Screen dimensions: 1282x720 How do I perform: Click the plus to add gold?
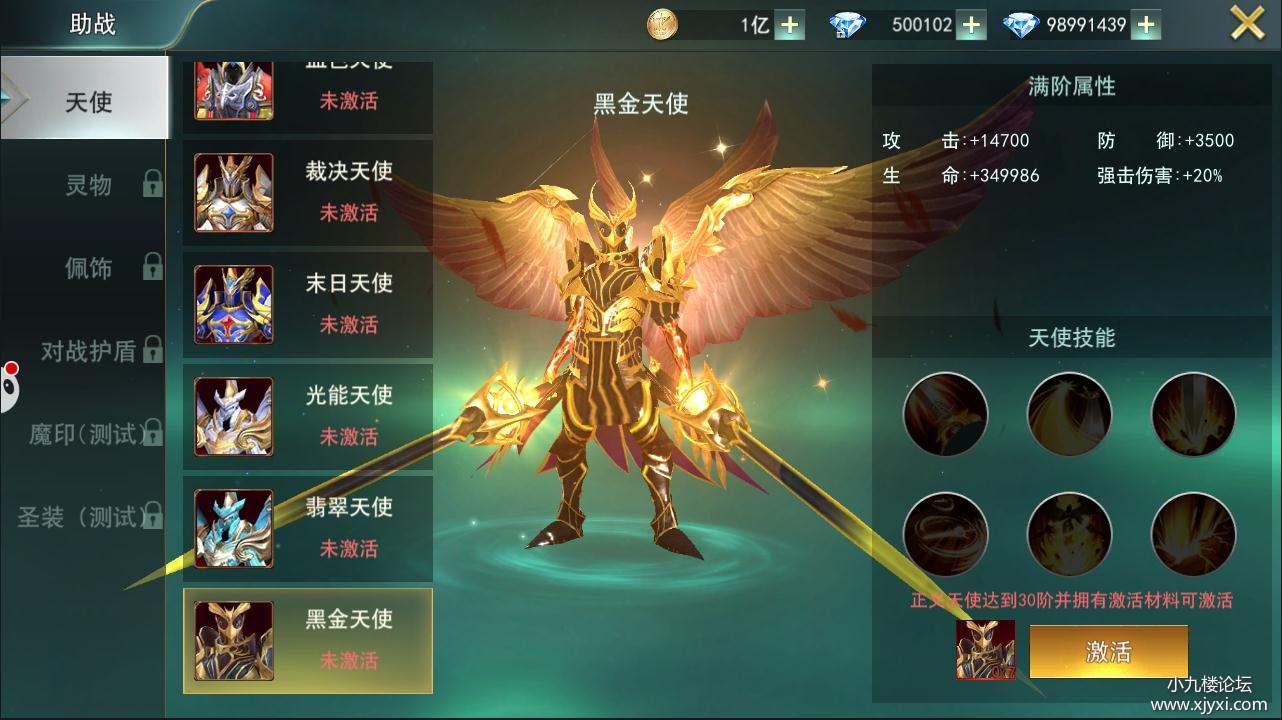tap(789, 23)
